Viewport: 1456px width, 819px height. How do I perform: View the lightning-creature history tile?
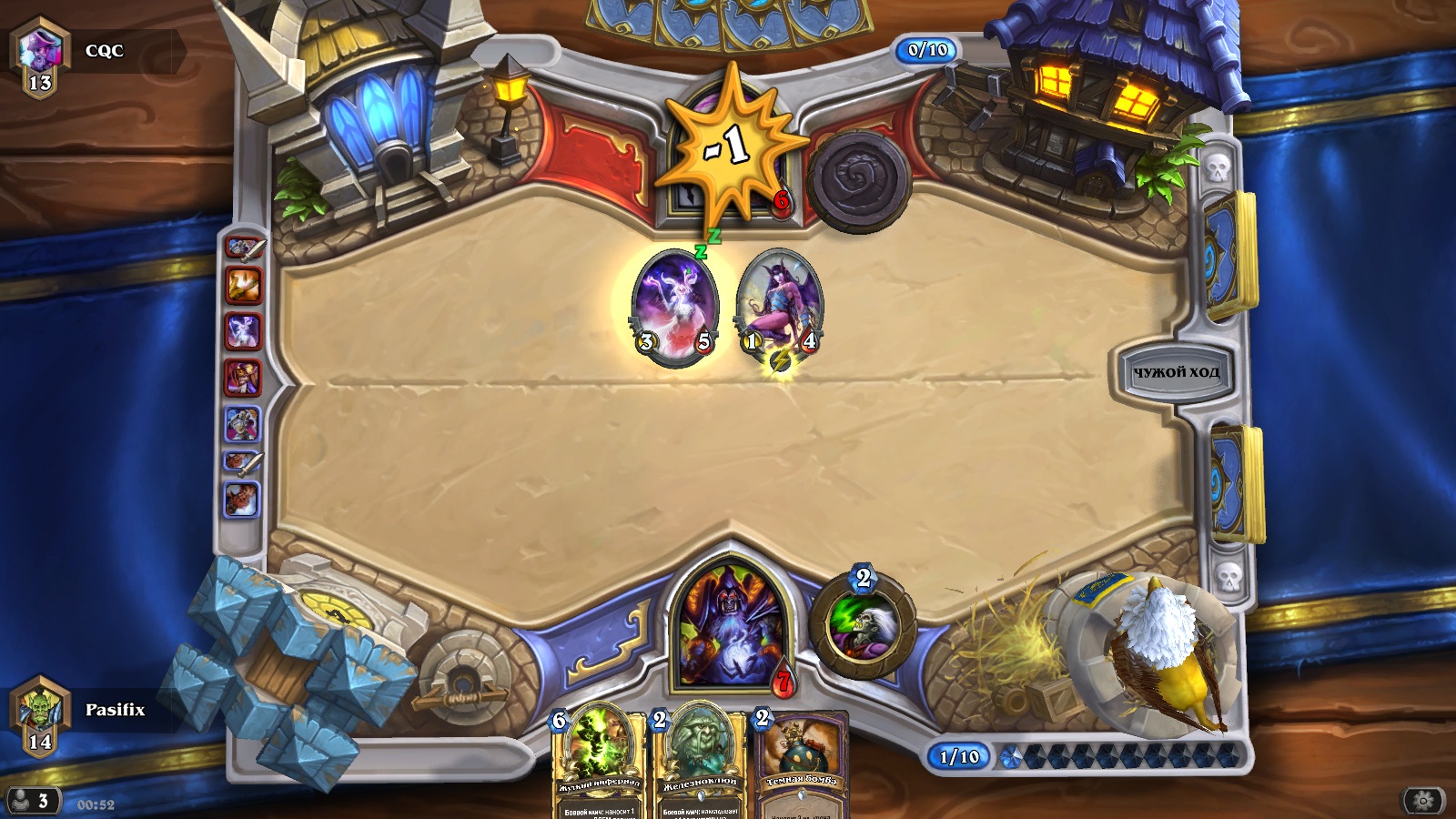click(243, 331)
